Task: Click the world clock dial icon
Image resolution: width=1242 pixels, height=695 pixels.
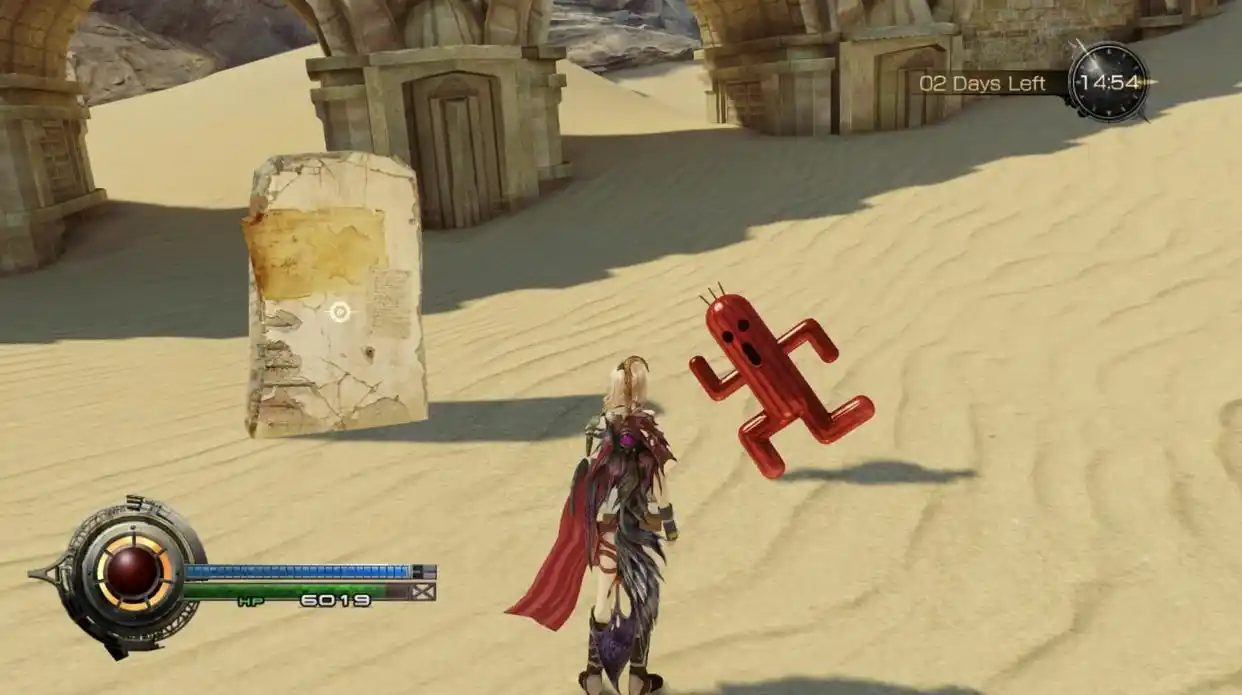Action: [1107, 82]
